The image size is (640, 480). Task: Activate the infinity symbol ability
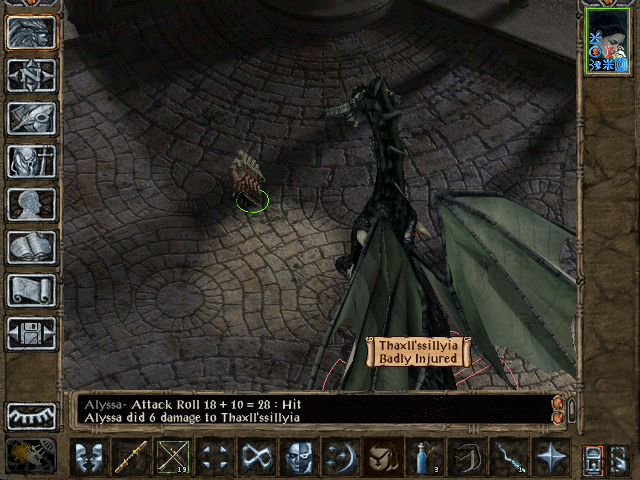[x=256, y=457]
